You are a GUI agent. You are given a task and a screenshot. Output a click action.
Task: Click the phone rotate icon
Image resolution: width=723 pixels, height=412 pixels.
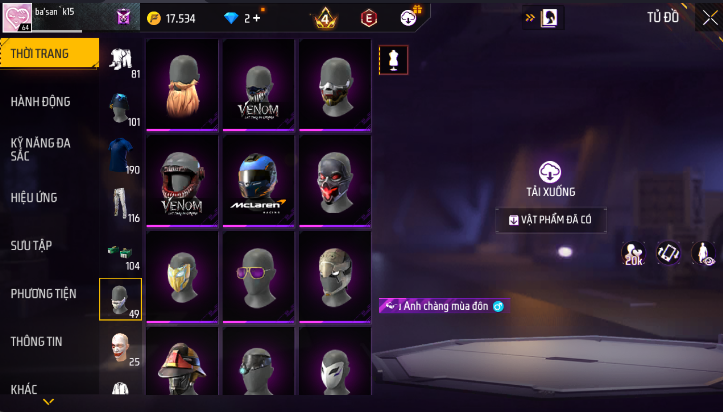(x=668, y=253)
